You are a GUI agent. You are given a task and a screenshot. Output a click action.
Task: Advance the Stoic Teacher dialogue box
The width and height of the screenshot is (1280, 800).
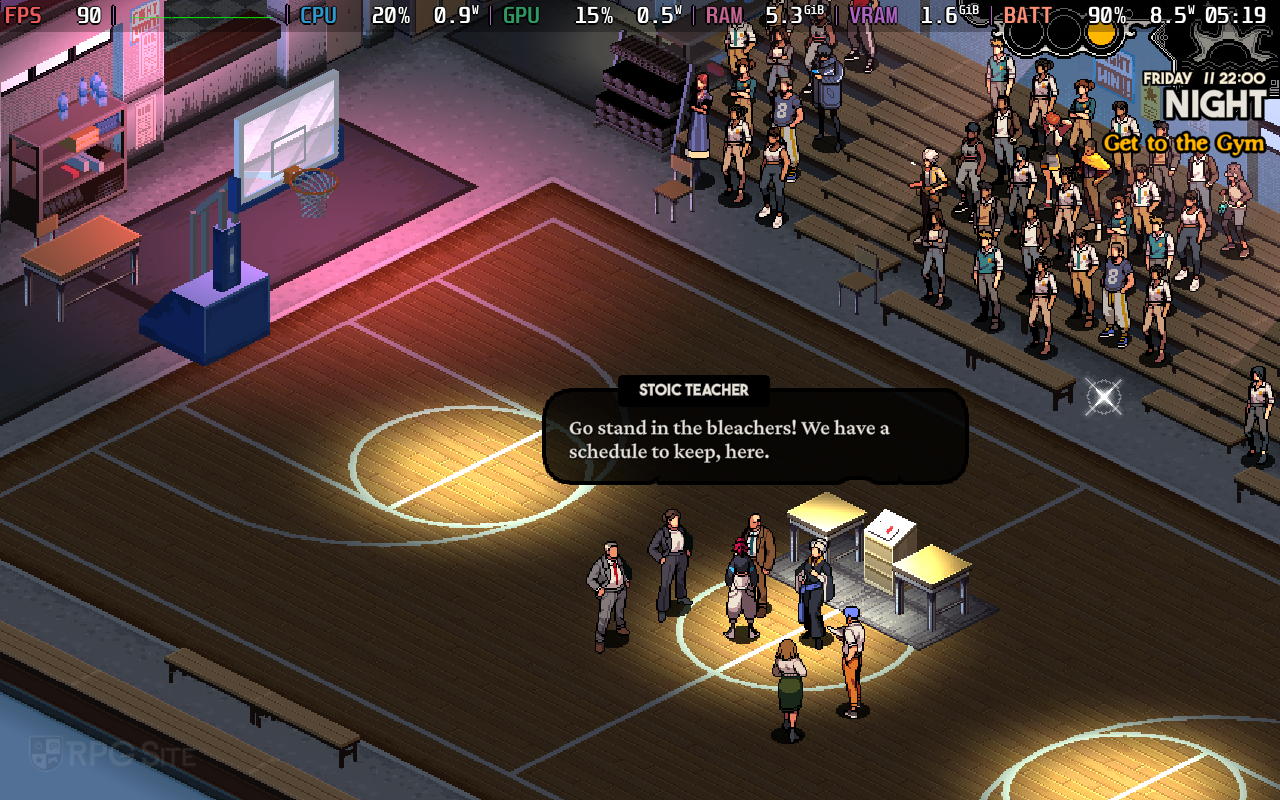[x=755, y=439]
